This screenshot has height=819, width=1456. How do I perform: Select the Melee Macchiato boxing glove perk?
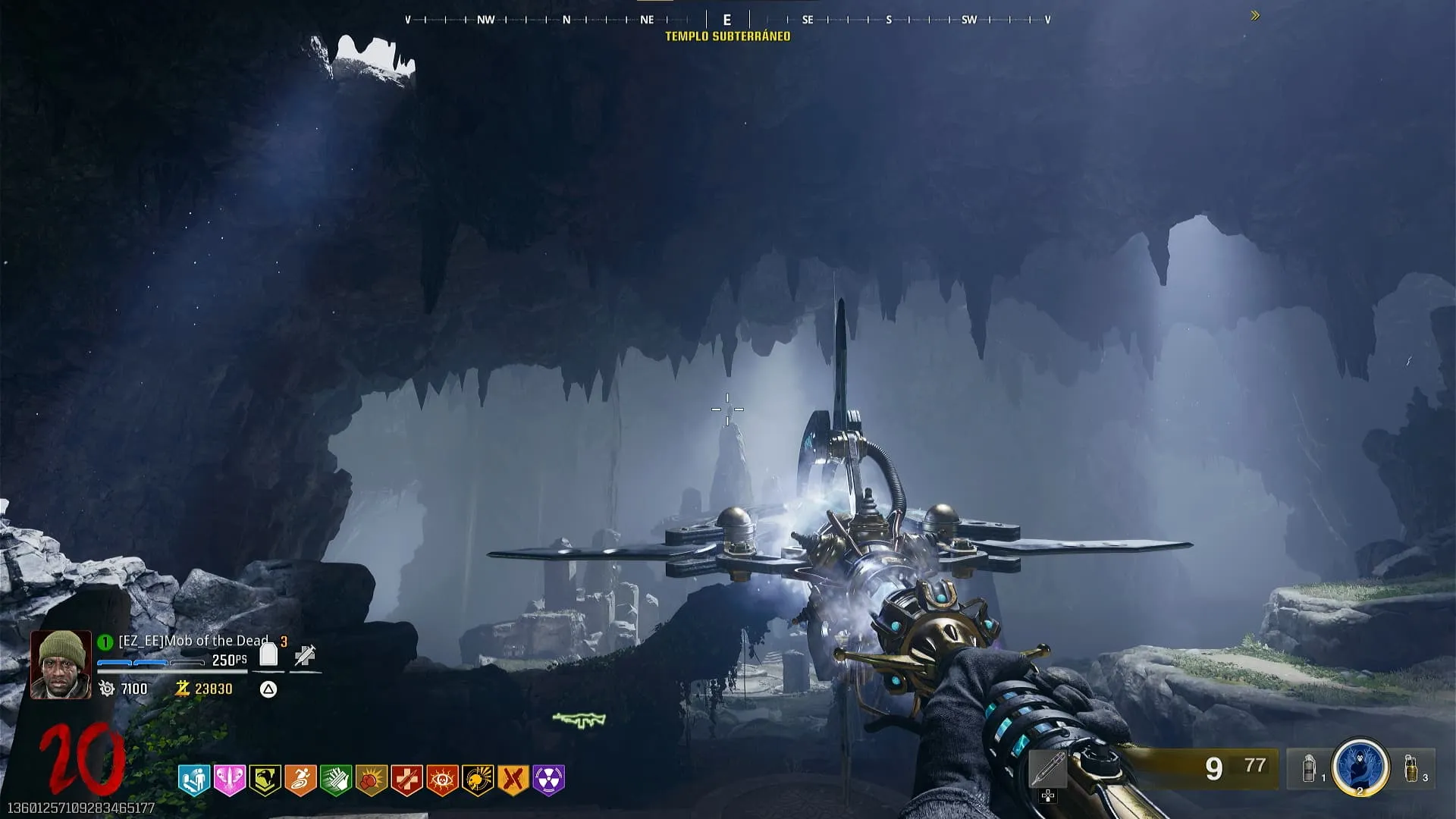371,780
